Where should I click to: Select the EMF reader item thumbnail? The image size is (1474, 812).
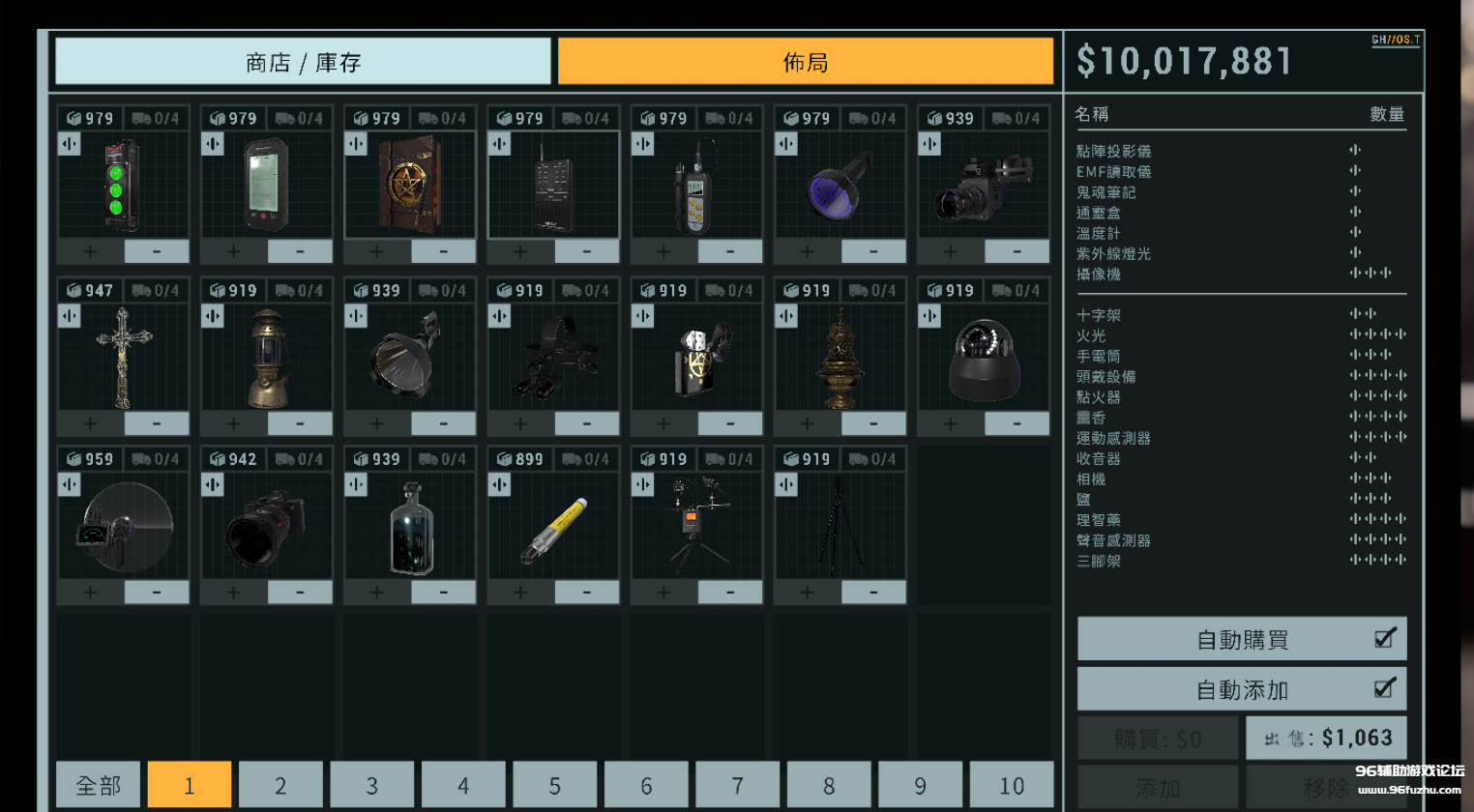pyautogui.click(x=266, y=188)
